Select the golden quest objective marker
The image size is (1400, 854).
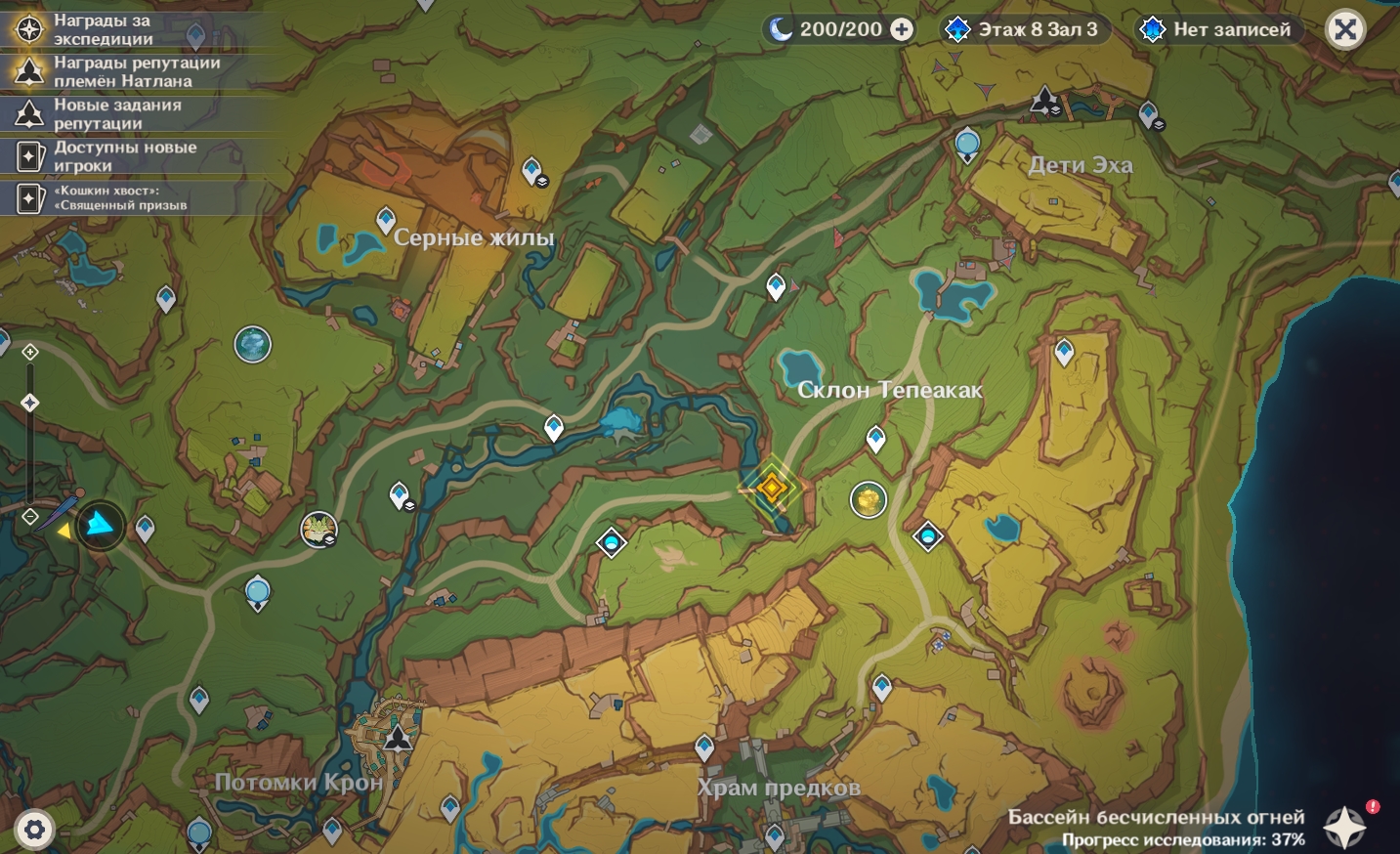pyautogui.click(x=771, y=486)
